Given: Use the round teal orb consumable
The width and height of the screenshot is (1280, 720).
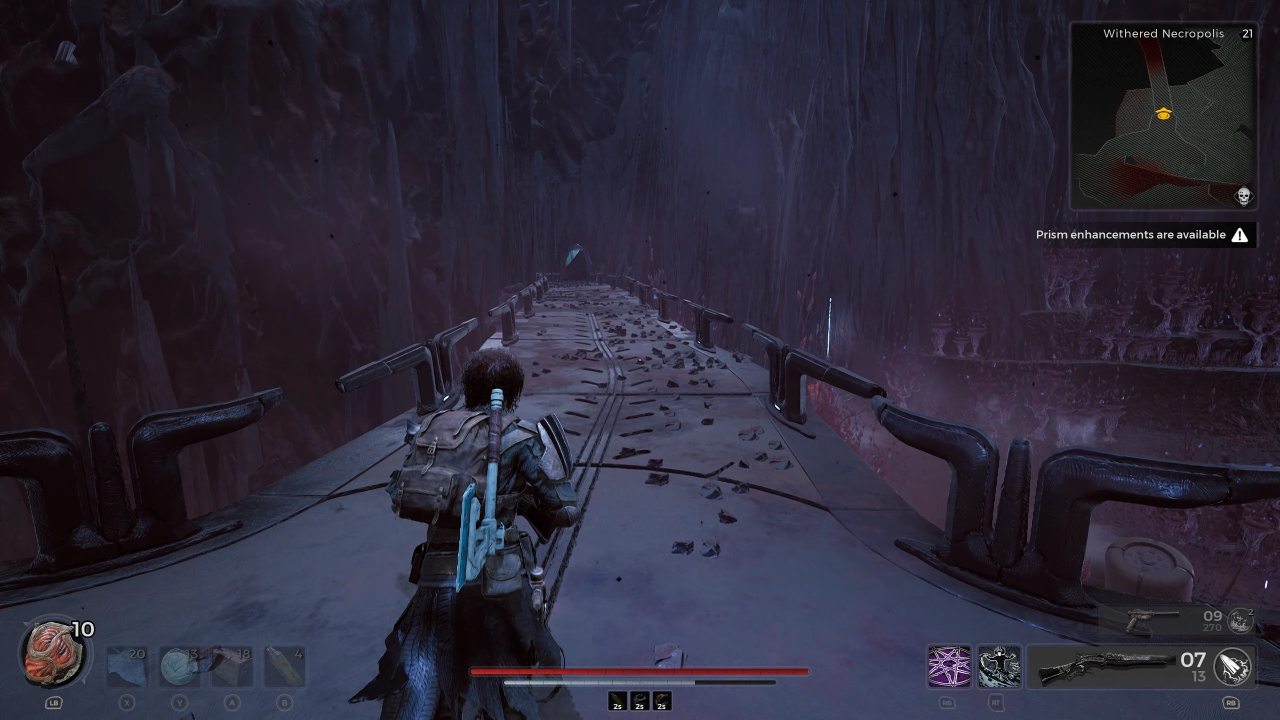Looking at the screenshot, I should pos(179,666).
